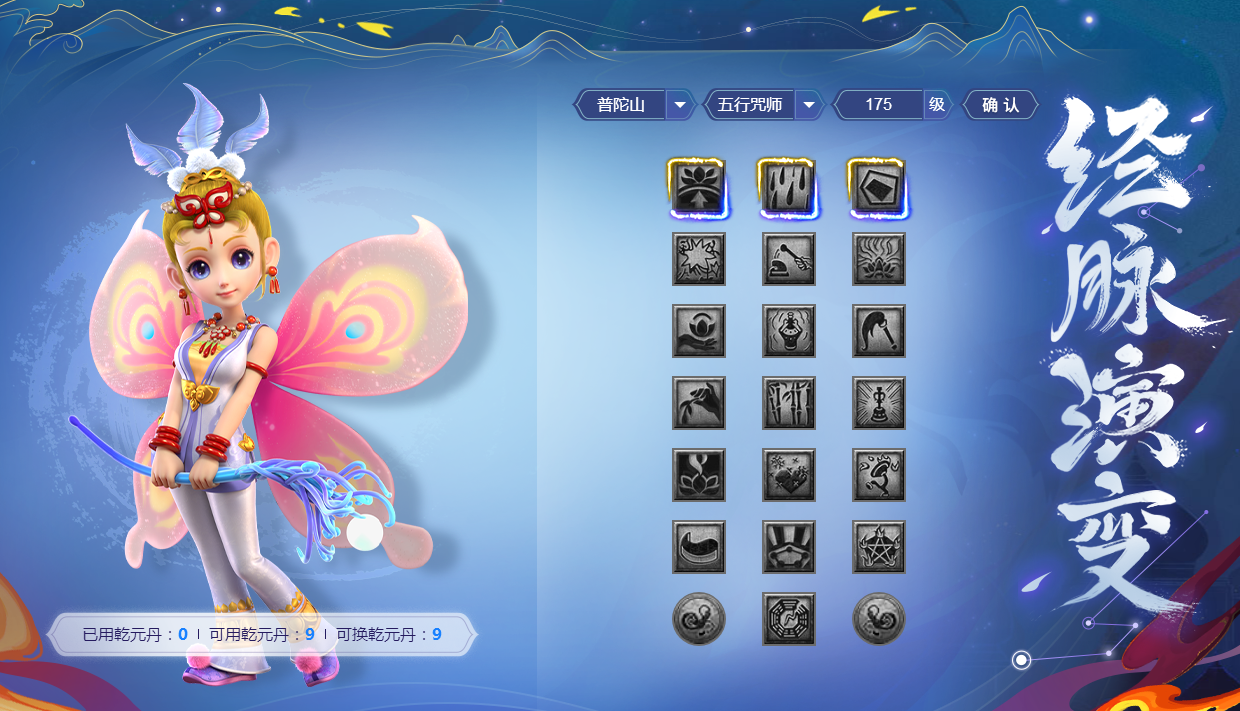
Task: Pick the hand holding lotus skill
Action: tap(698, 331)
